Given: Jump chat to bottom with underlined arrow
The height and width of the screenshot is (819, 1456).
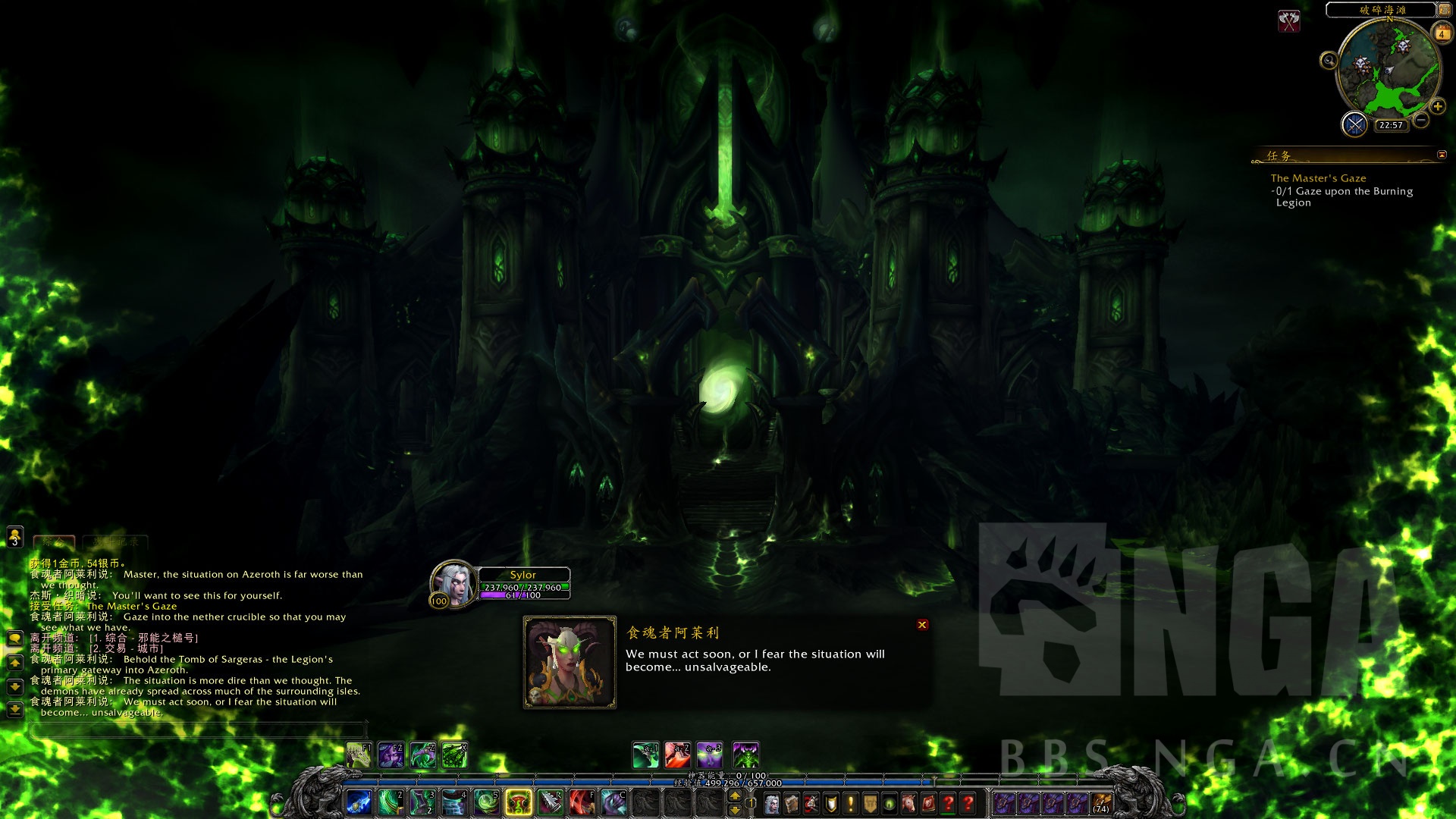Looking at the screenshot, I should point(14,710).
